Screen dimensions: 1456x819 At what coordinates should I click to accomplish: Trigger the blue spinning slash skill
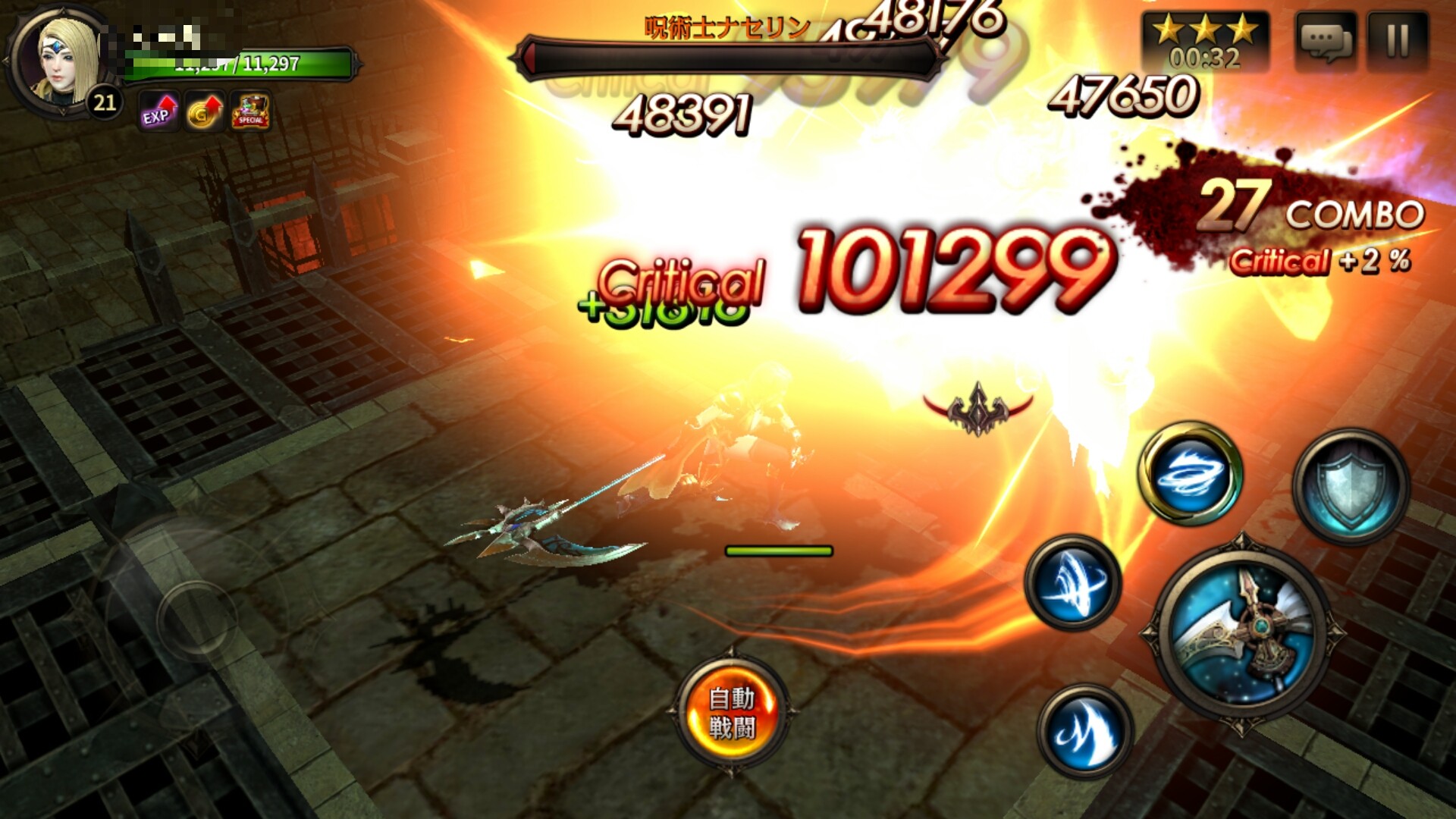[1072, 583]
